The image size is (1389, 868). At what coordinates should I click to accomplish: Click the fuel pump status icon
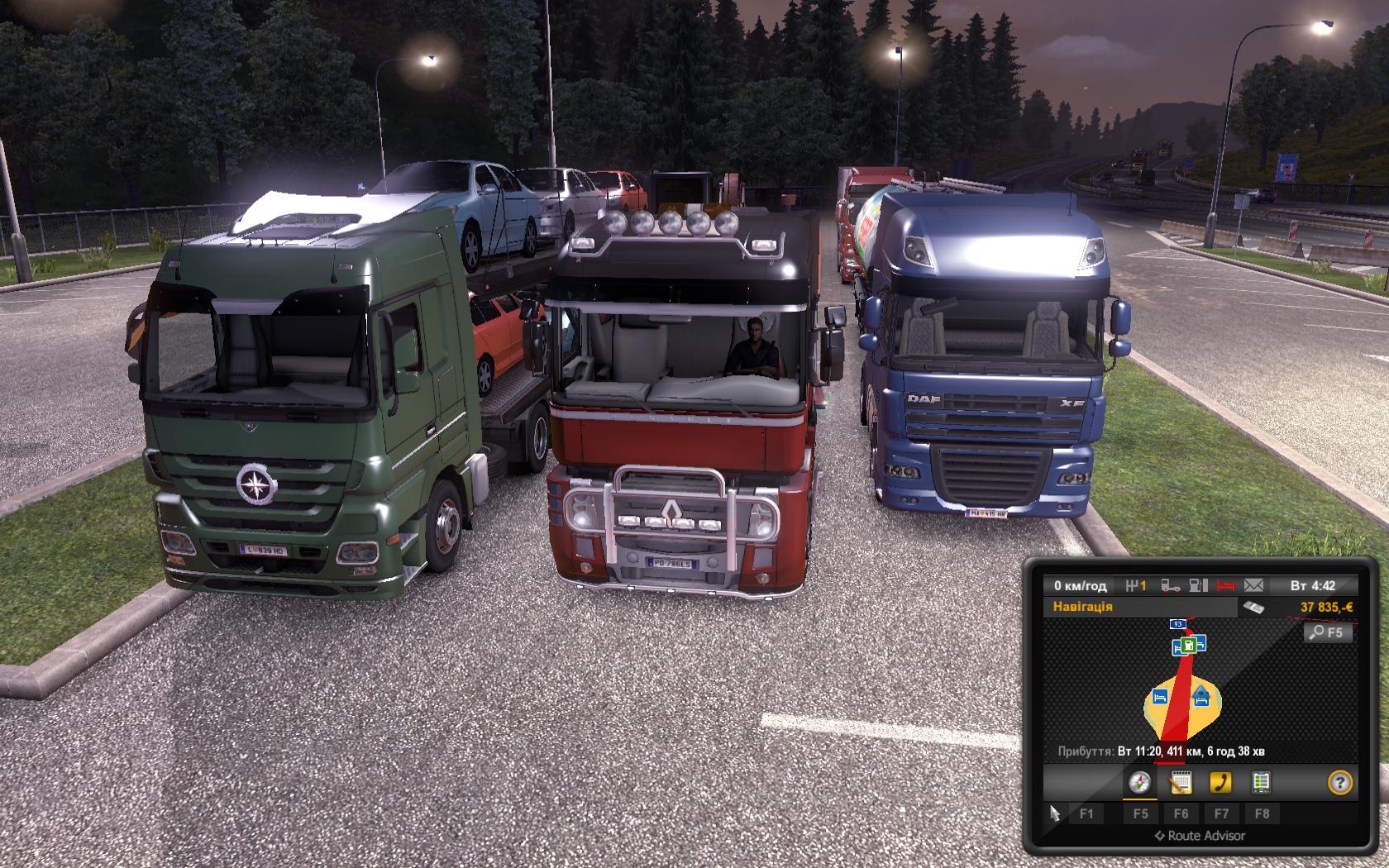(x=1198, y=585)
